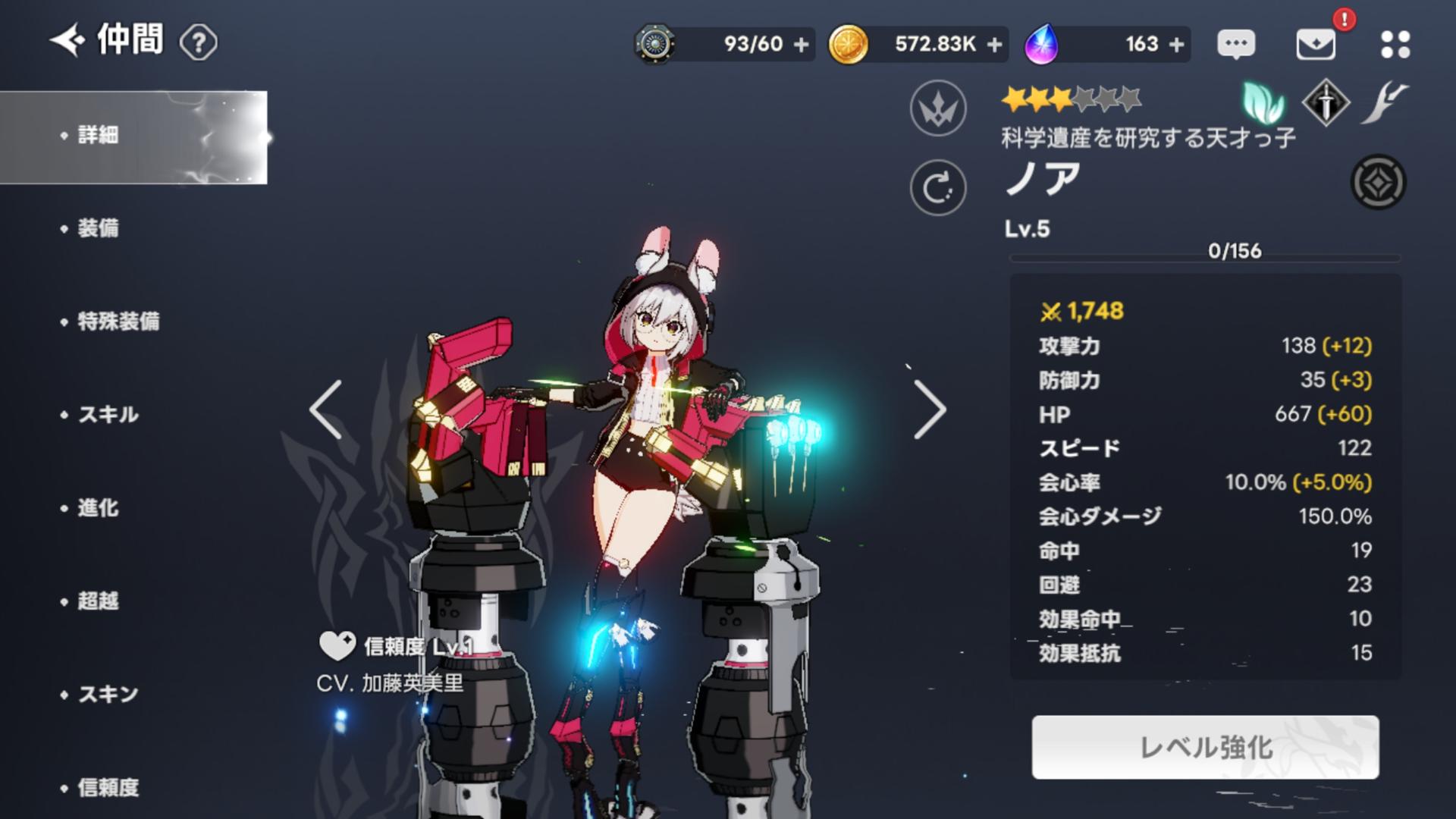Tap the レベル強化 level up button

click(1205, 747)
